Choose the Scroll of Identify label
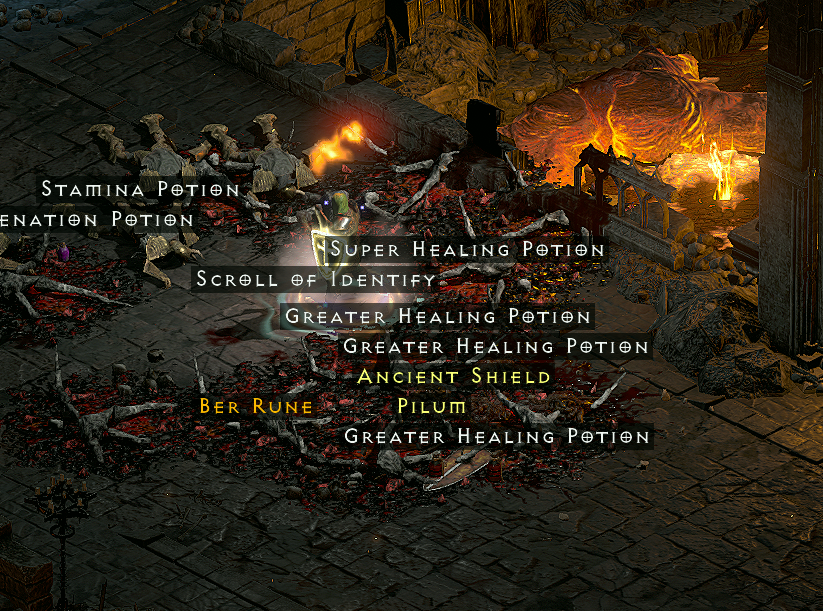This screenshot has height=611, width=823. point(316,279)
